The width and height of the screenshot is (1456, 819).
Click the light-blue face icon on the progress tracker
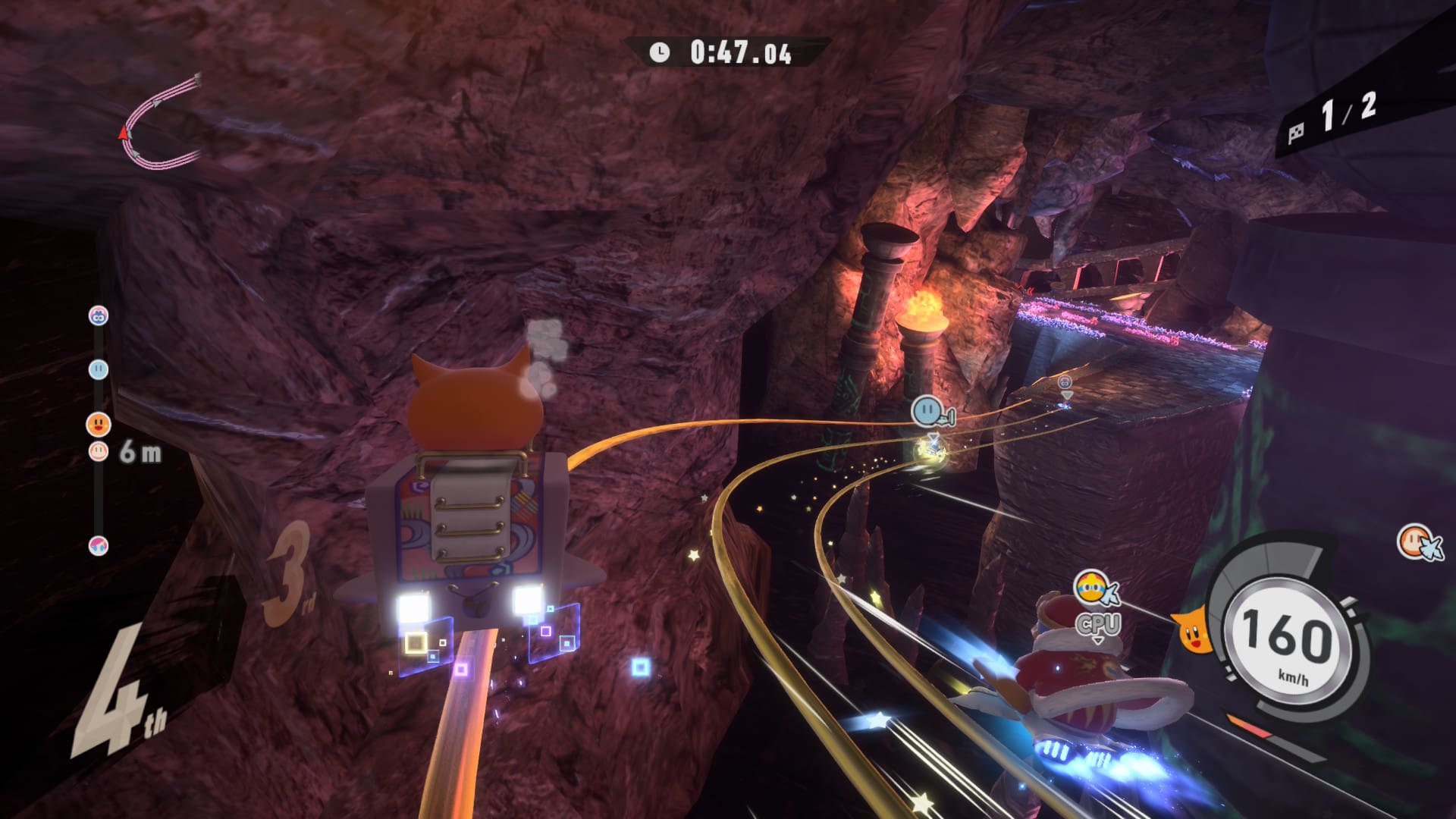point(99,369)
